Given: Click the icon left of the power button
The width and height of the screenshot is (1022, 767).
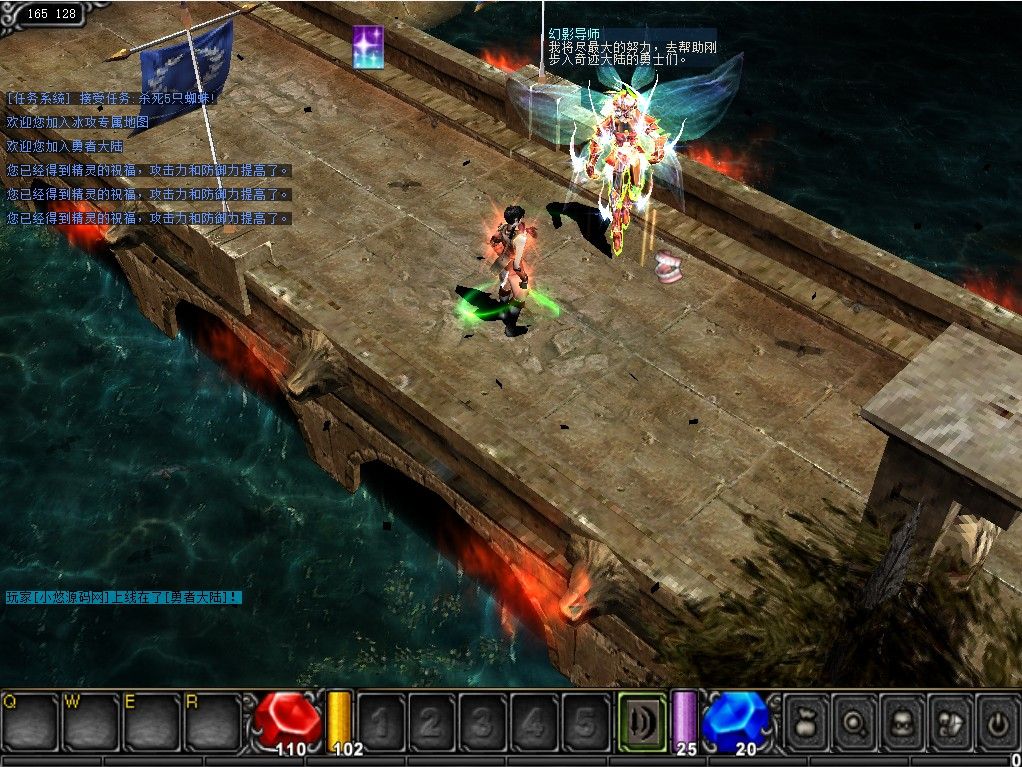Looking at the screenshot, I should (x=950, y=722).
